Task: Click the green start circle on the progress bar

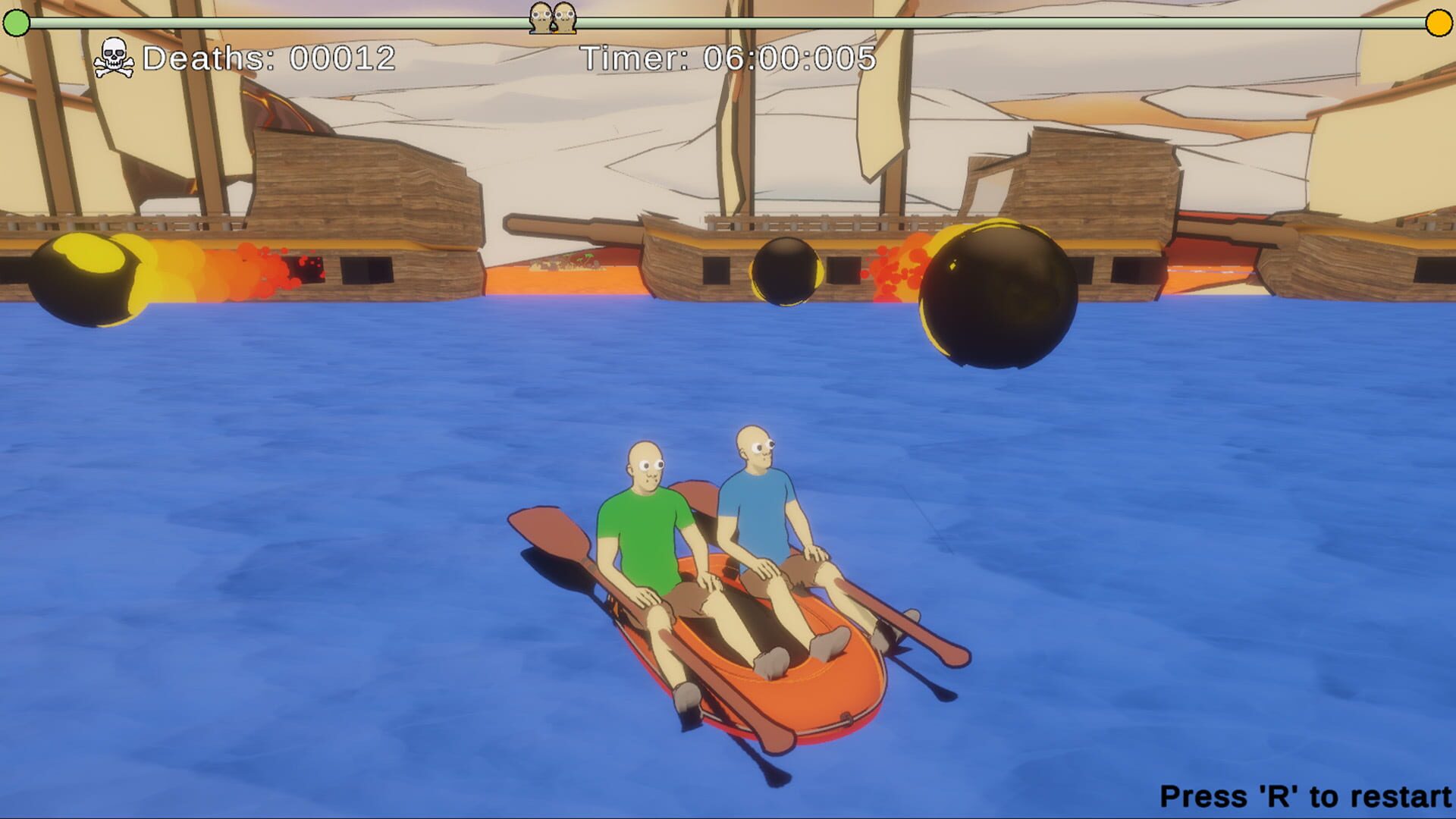Action: [x=17, y=24]
